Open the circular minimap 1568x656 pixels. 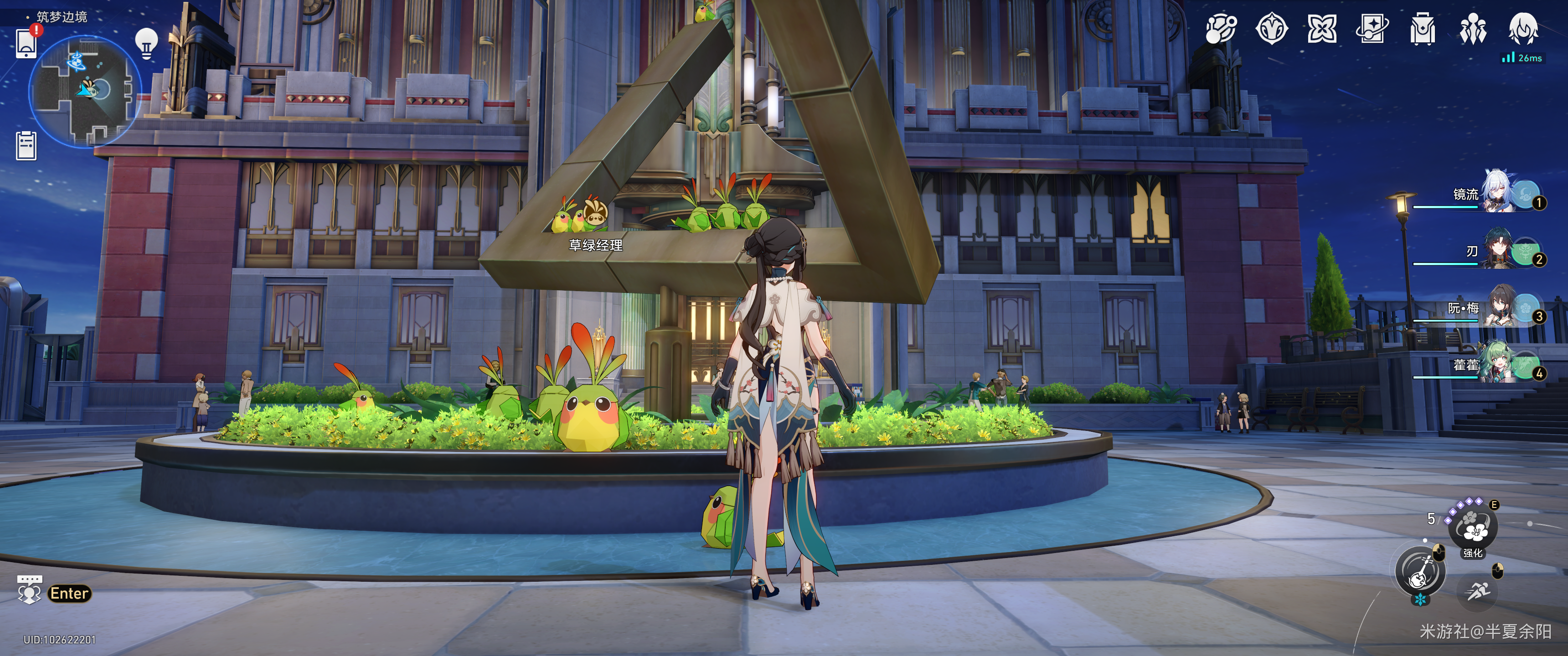tap(85, 91)
